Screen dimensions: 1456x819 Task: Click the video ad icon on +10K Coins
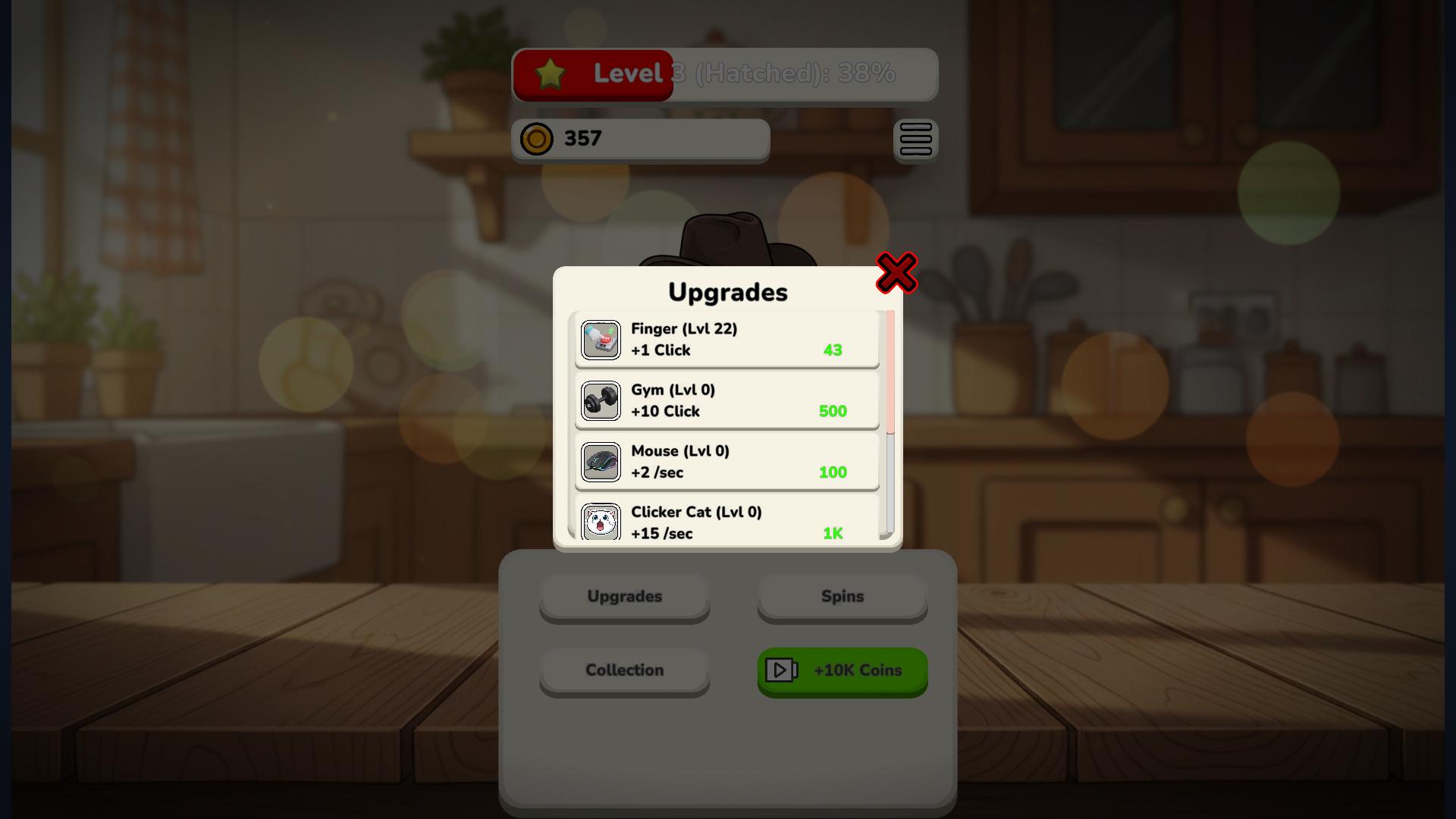[x=783, y=670]
